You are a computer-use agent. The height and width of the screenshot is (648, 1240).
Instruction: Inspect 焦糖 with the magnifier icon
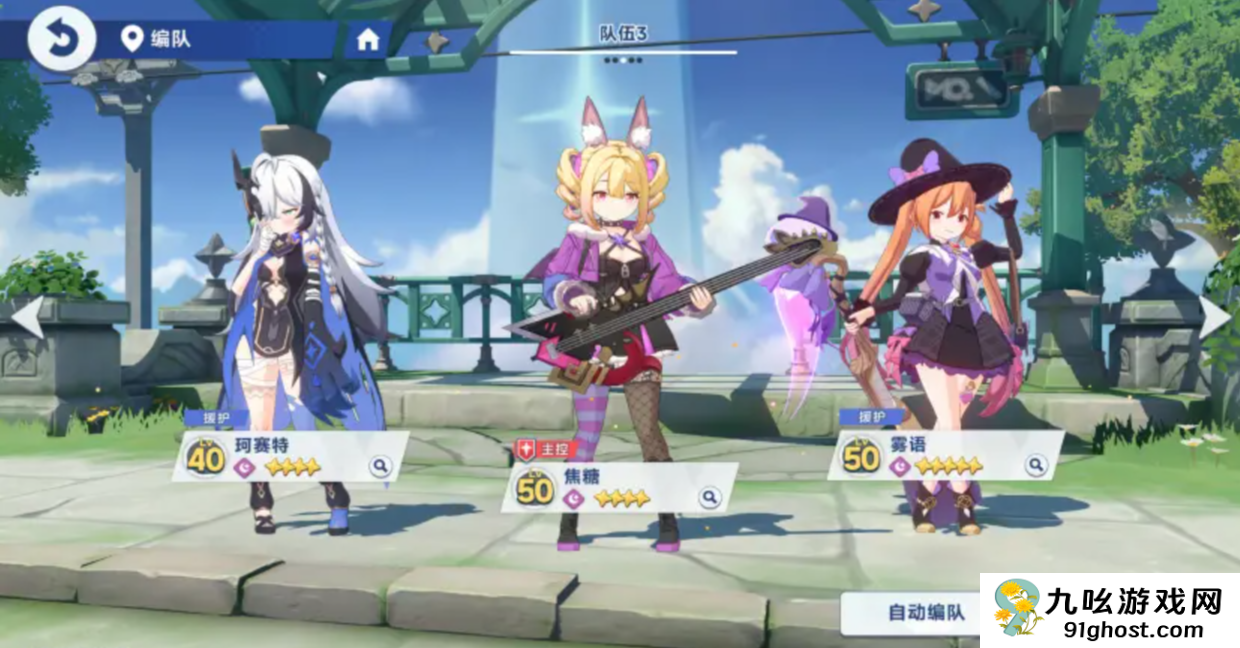point(709,497)
